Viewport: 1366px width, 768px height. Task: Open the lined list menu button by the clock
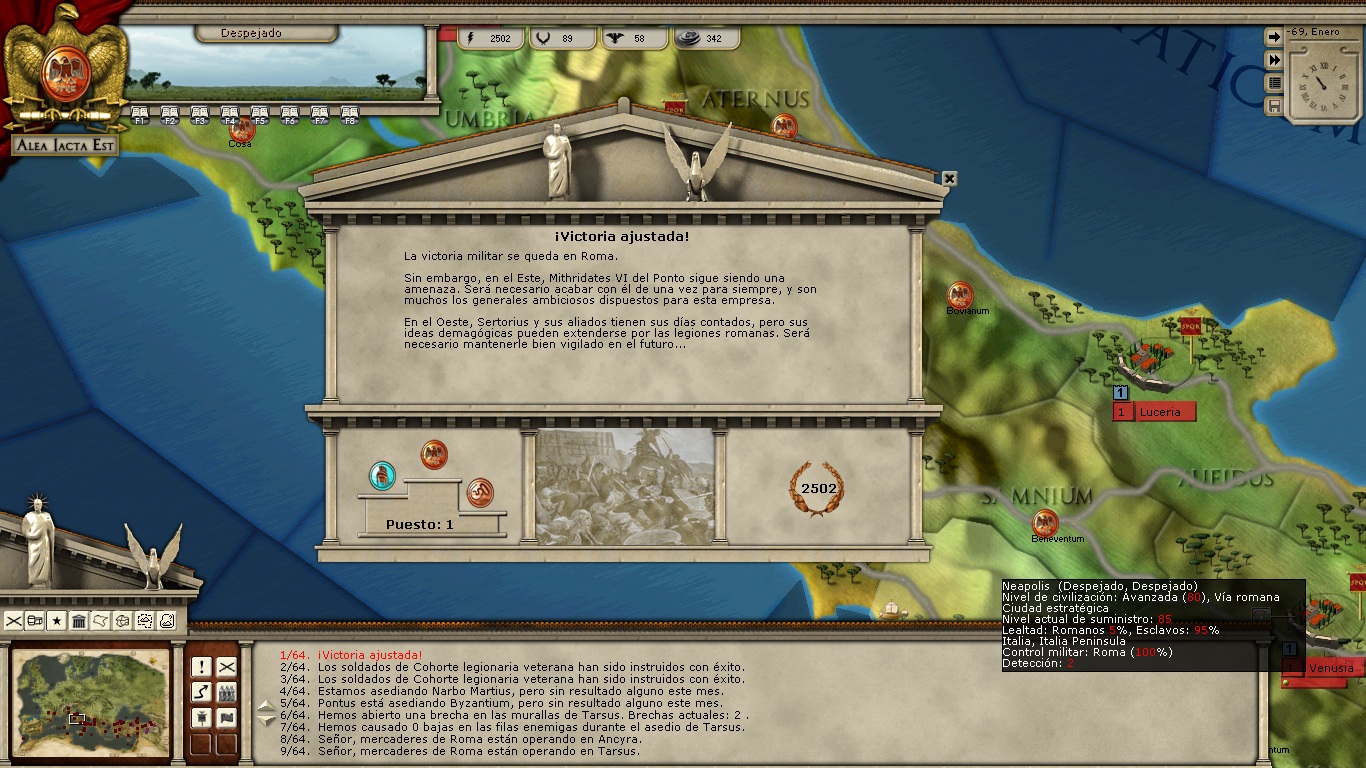click(x=1274, y=83)
